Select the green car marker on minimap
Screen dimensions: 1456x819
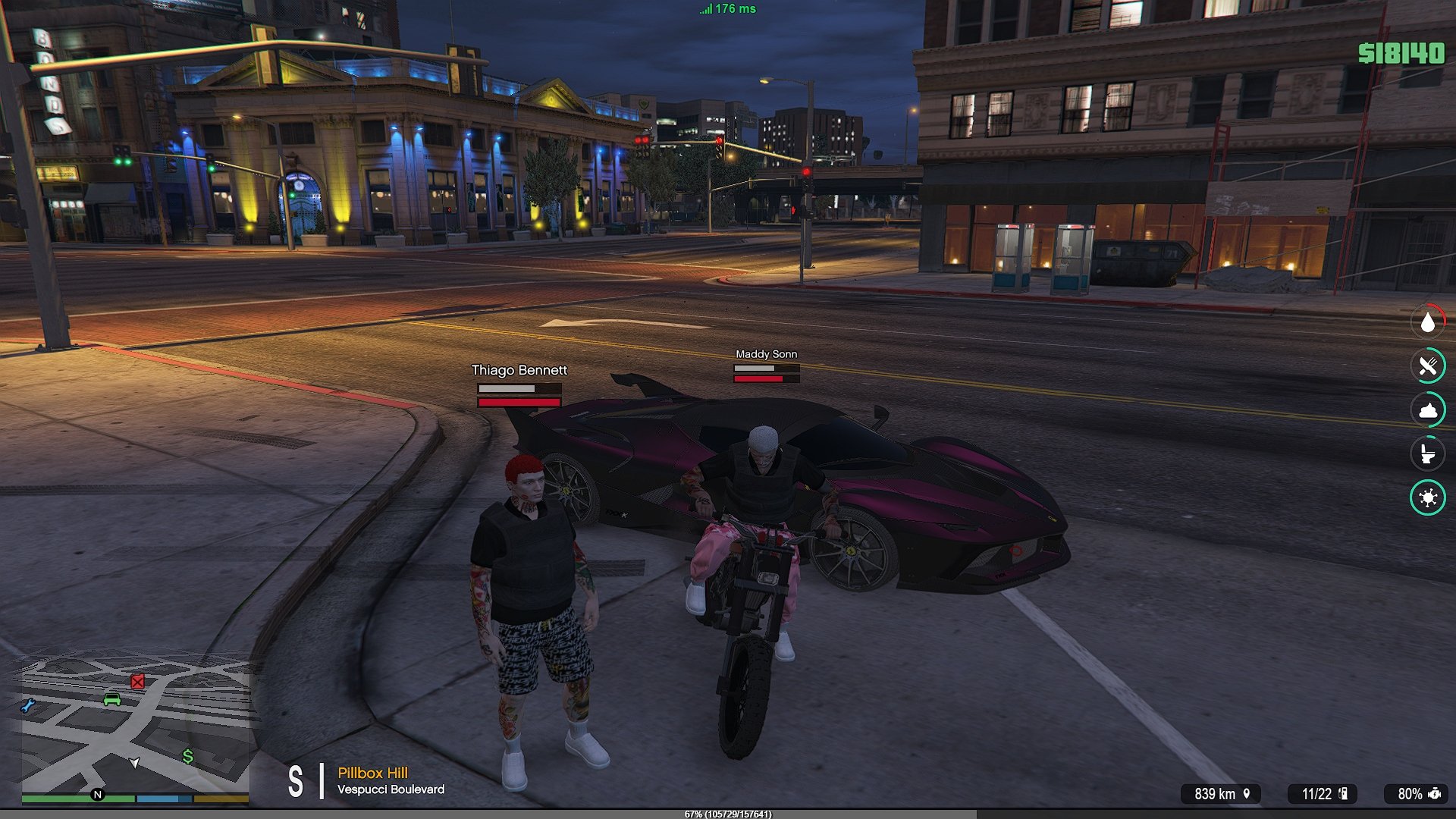112,699
